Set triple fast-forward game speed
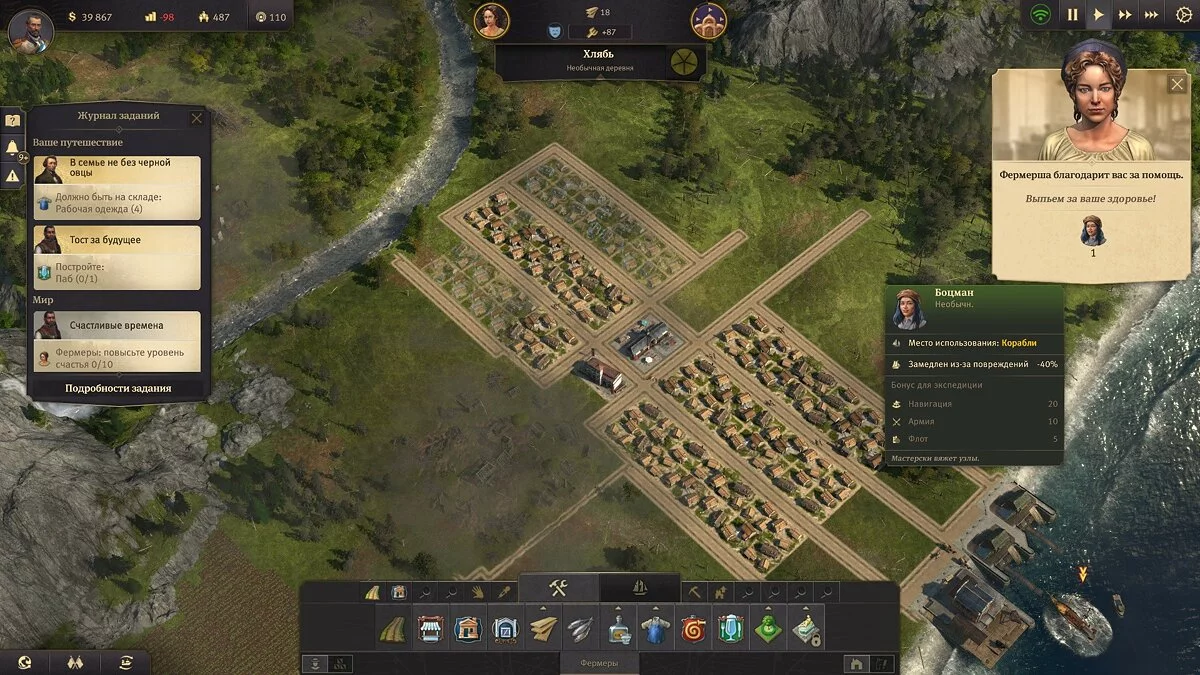The image size is (1200, 675). (1152, 15)
